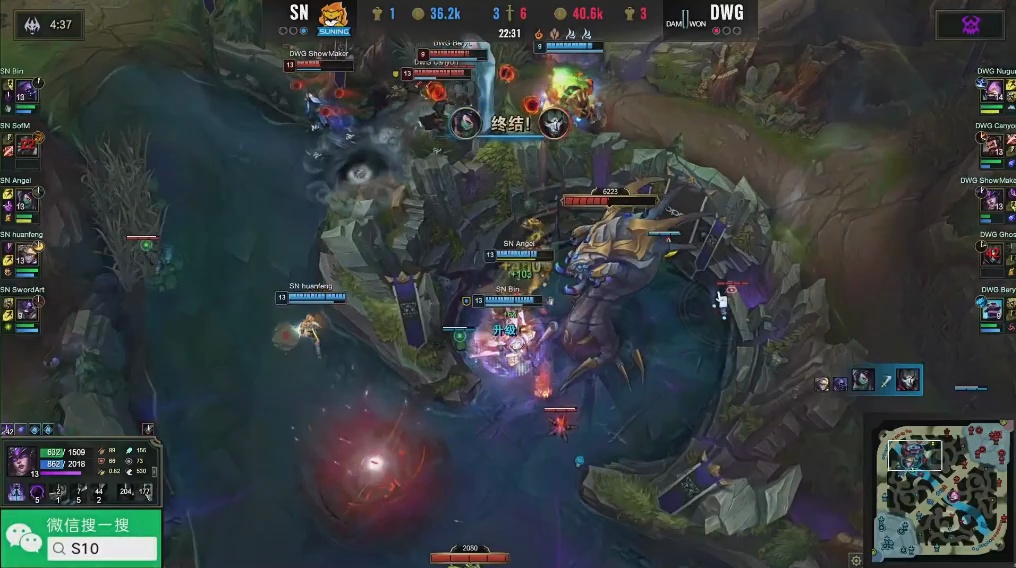This screenshot has height=568, width=1016.
Task: Expand the champion stats panel arrow
Action: [149, 429]
